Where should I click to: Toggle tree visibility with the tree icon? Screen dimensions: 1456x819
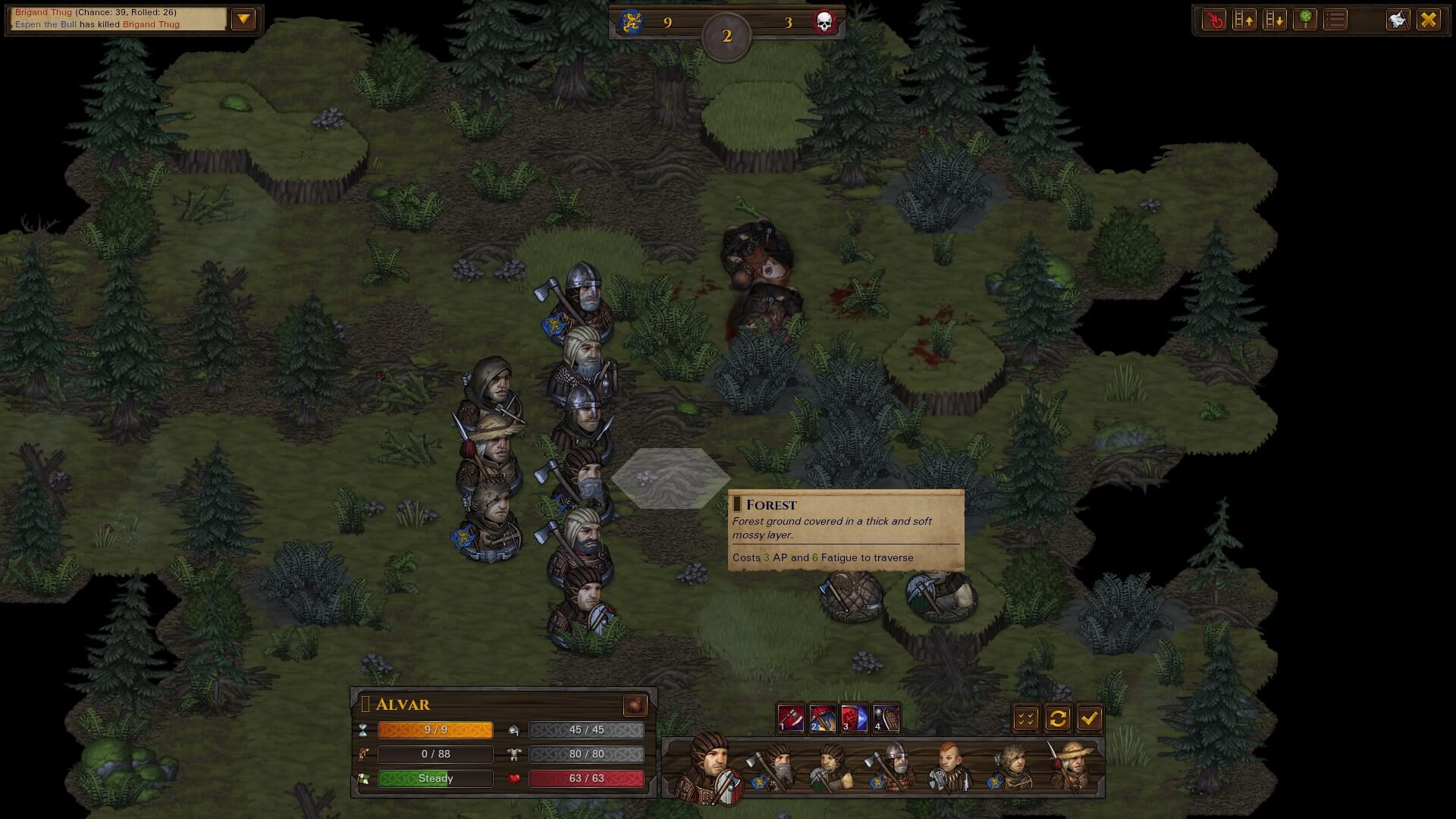pos(1305,20)
